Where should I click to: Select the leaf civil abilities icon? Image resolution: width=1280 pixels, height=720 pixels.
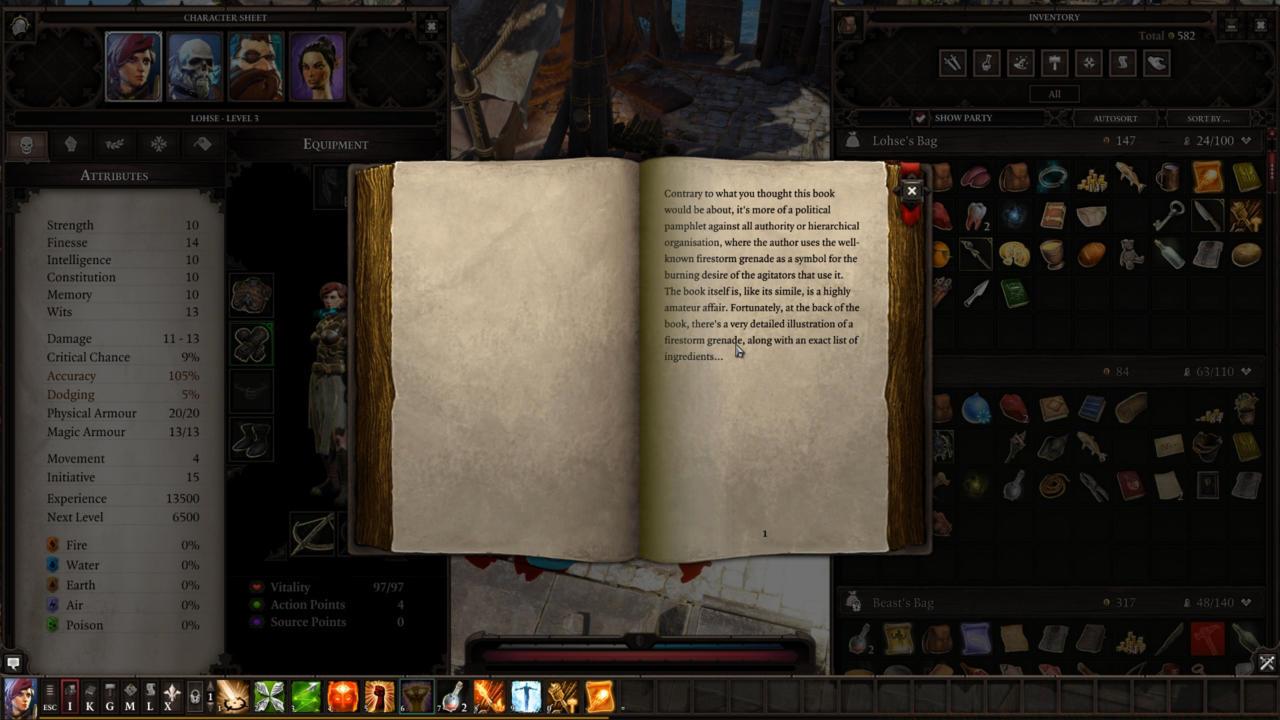click(x=115, y=144)
